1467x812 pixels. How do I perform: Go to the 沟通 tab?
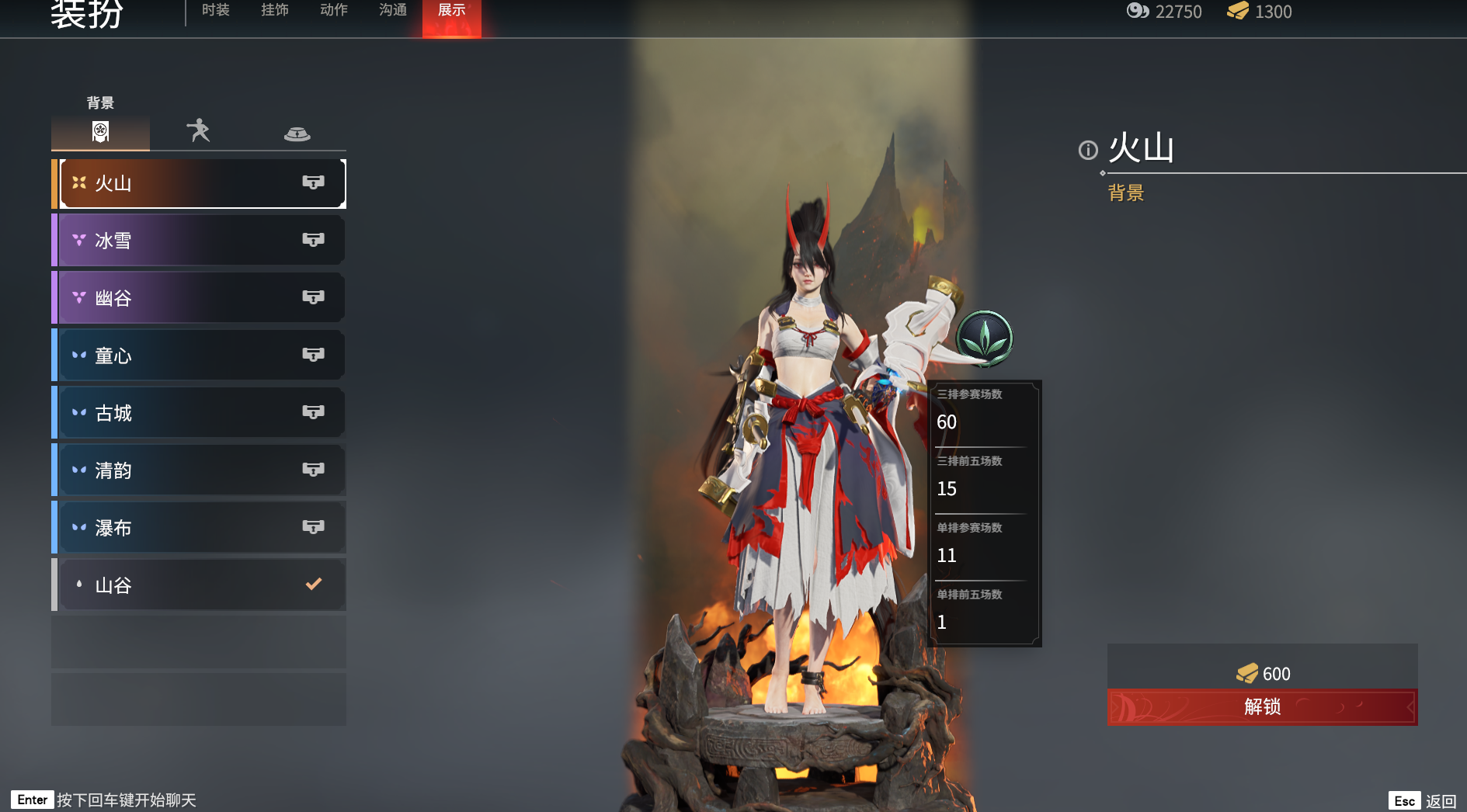pyautogui.click(x=393, y=10)
